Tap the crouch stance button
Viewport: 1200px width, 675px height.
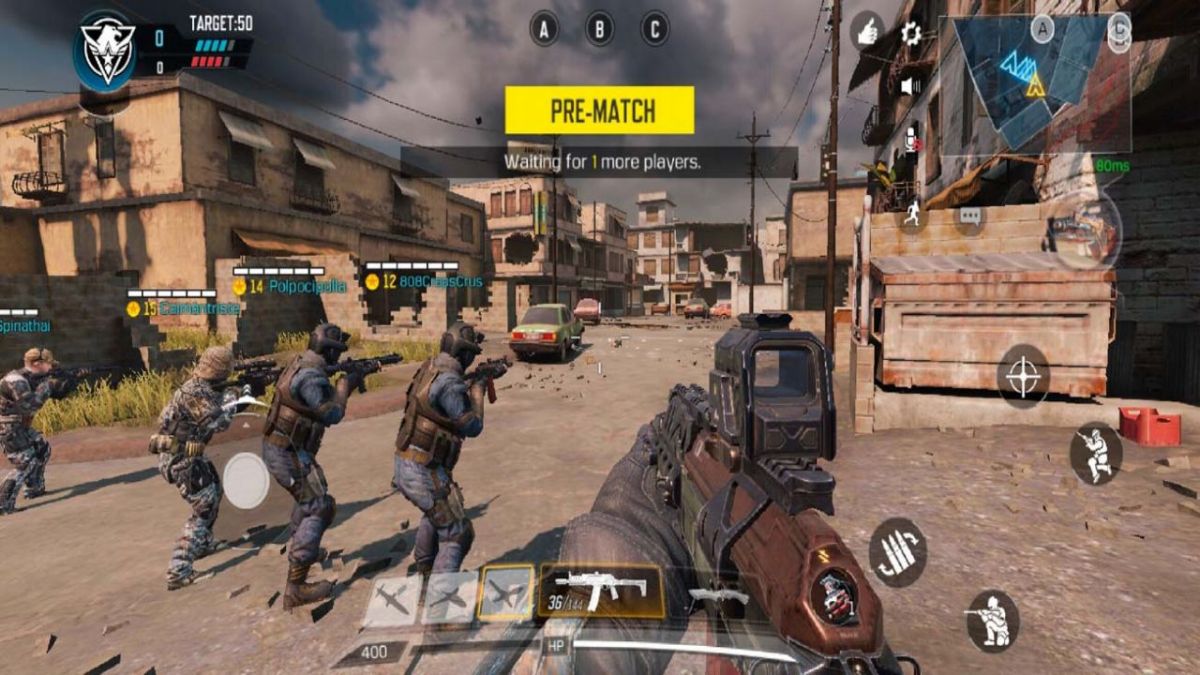(1095, 453)
